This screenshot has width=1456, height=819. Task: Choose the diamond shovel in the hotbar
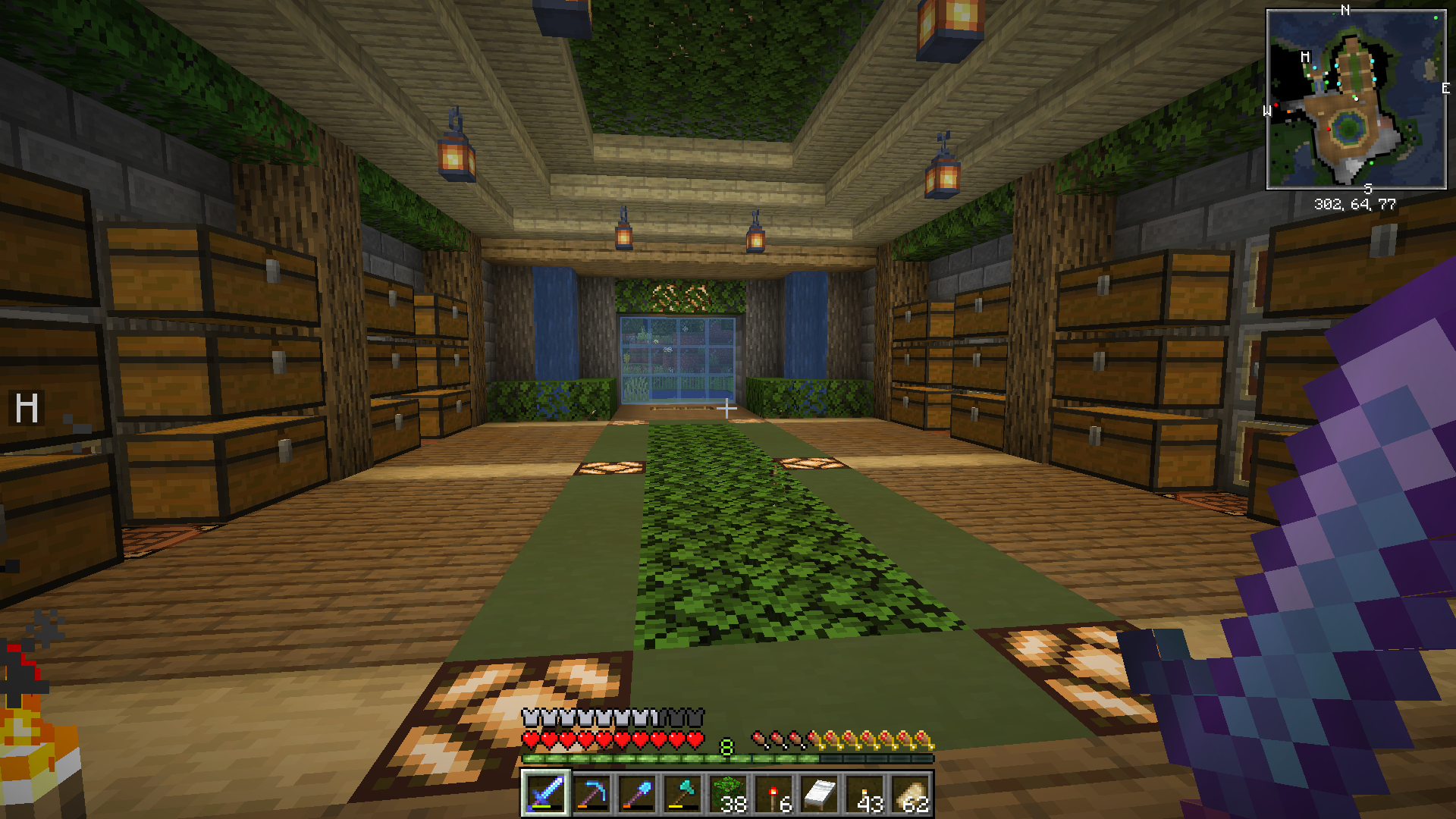point(636,794)
